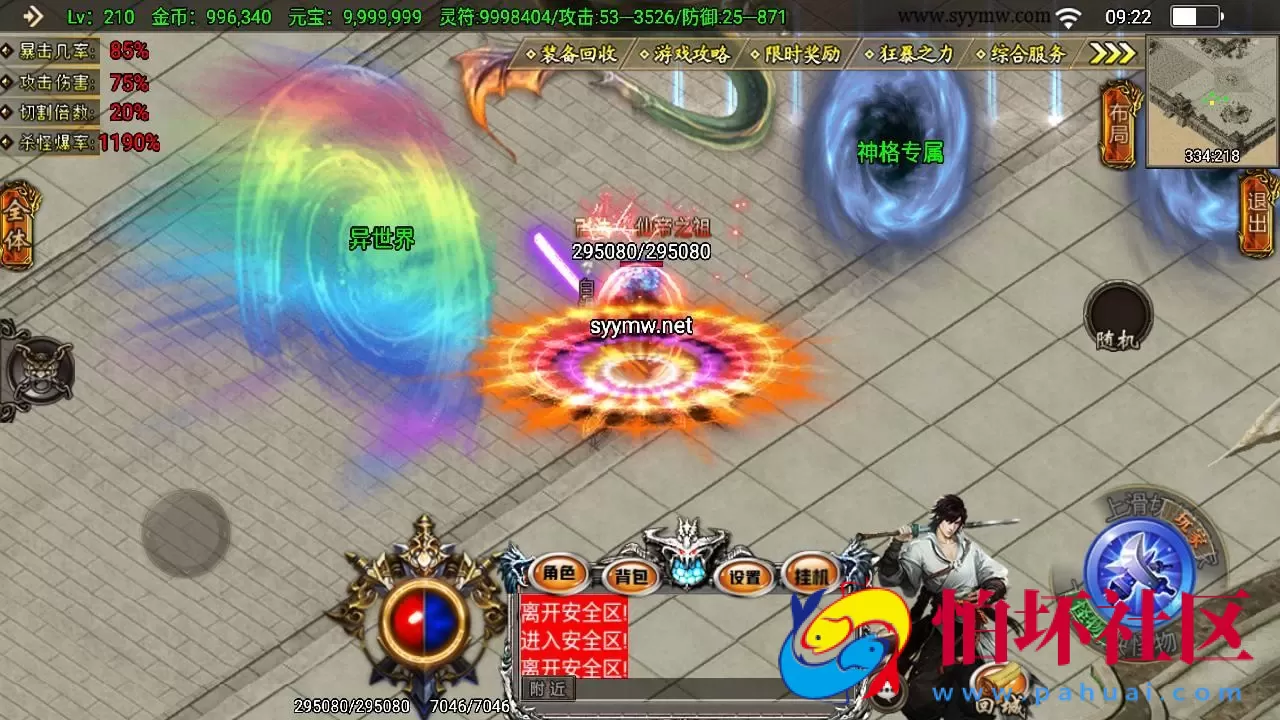This screenshot has width=1280, height=720.
Task: Click the minimap showing coordinates 334:218
Action: (1210, 95)
